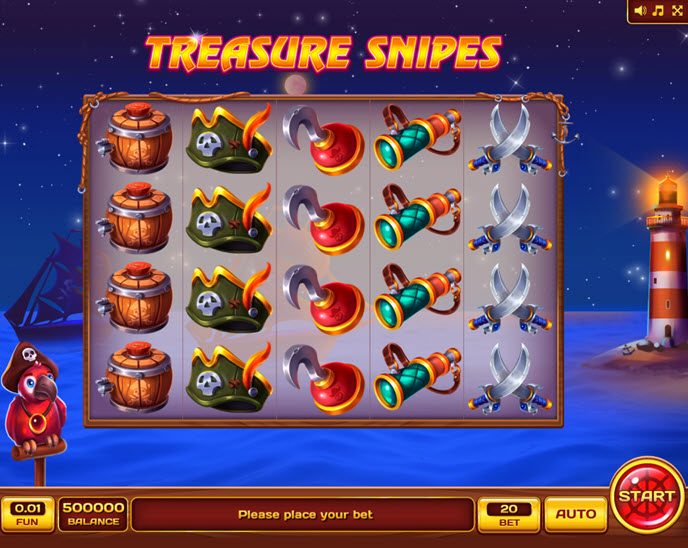Toggle the music note icon
This screenshot has width=688, height=548.
point(657,11)
